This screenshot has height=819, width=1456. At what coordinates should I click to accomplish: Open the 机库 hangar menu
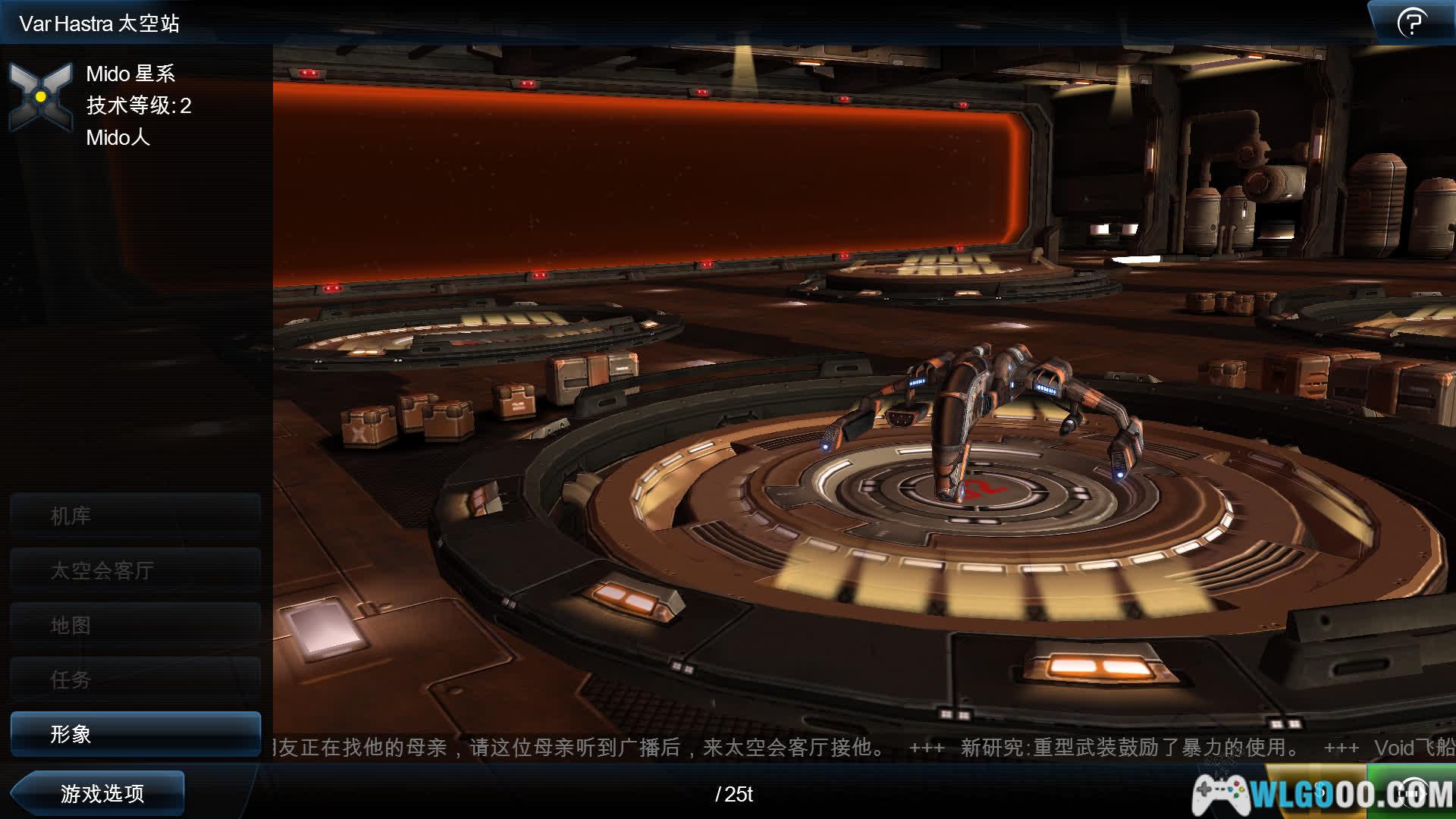point(135,516)
